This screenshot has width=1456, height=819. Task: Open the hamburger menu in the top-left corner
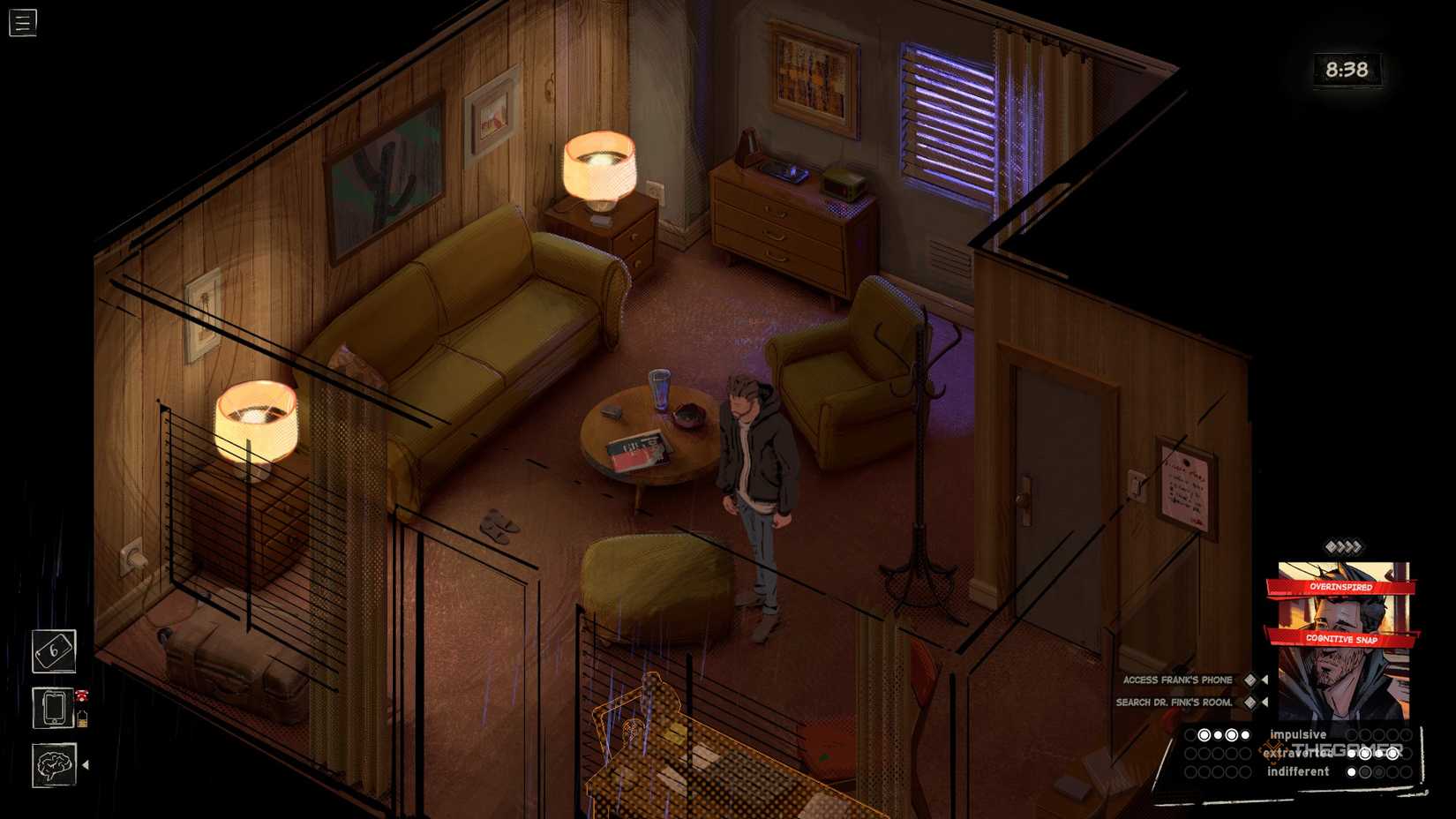point(22,22)
